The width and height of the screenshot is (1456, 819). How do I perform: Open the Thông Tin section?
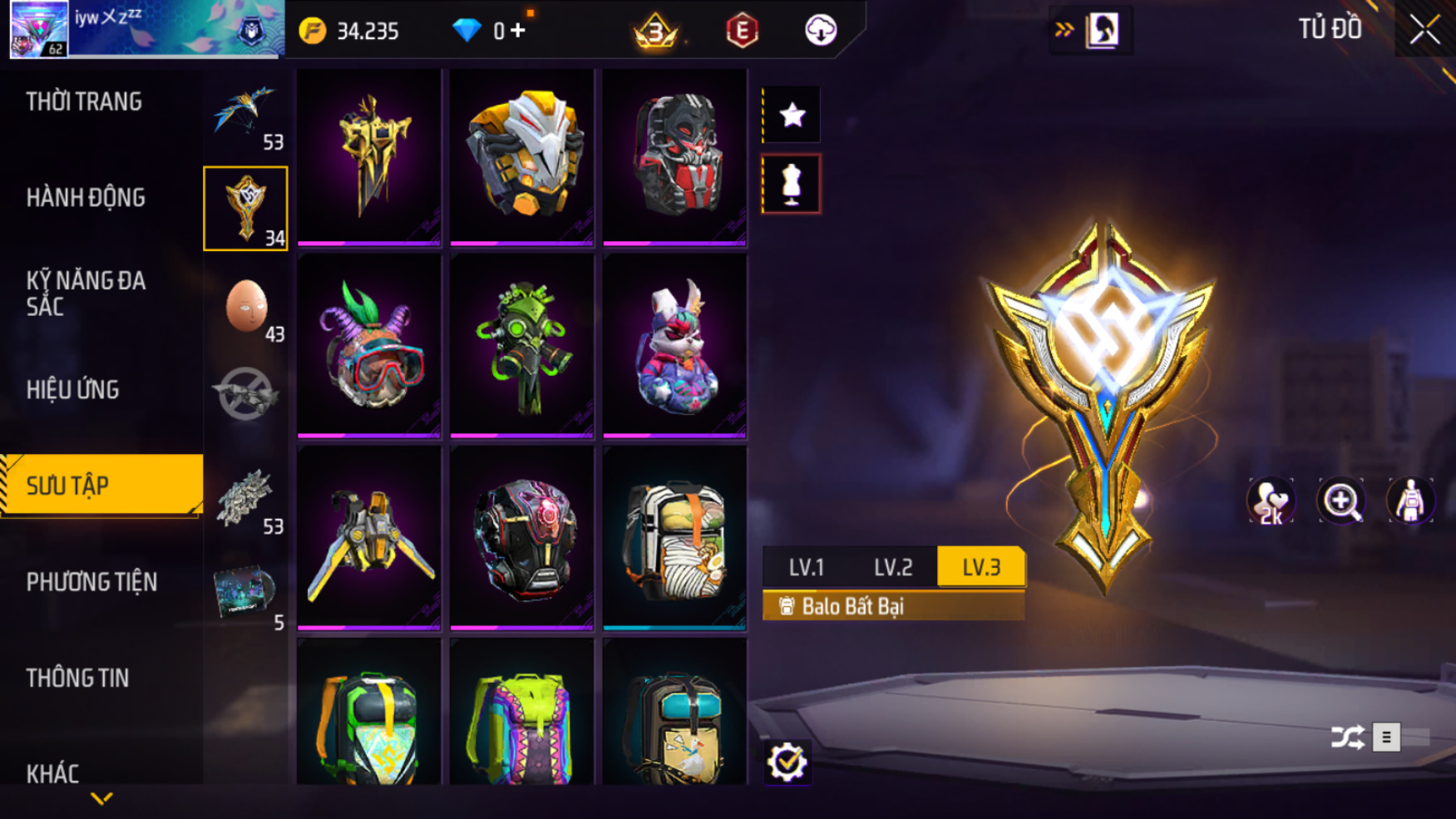point(77,678)
